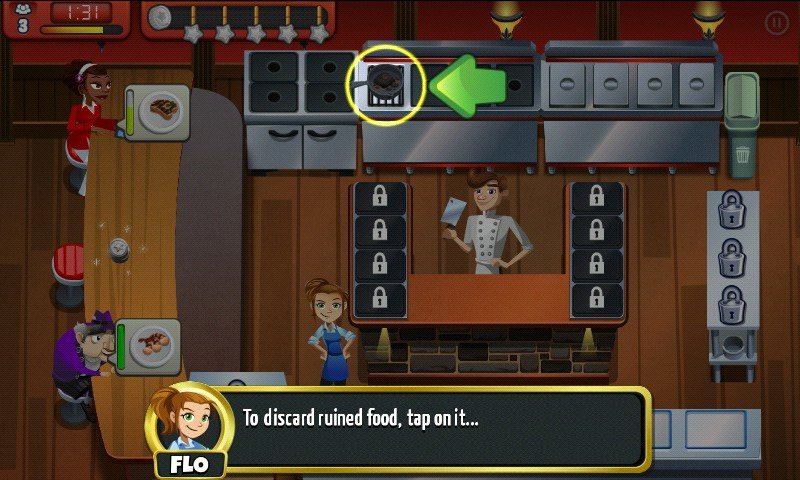Tap the steak order plate of the red-dress customer
Viewport: 800px width, 480px height.
(162, 109)
